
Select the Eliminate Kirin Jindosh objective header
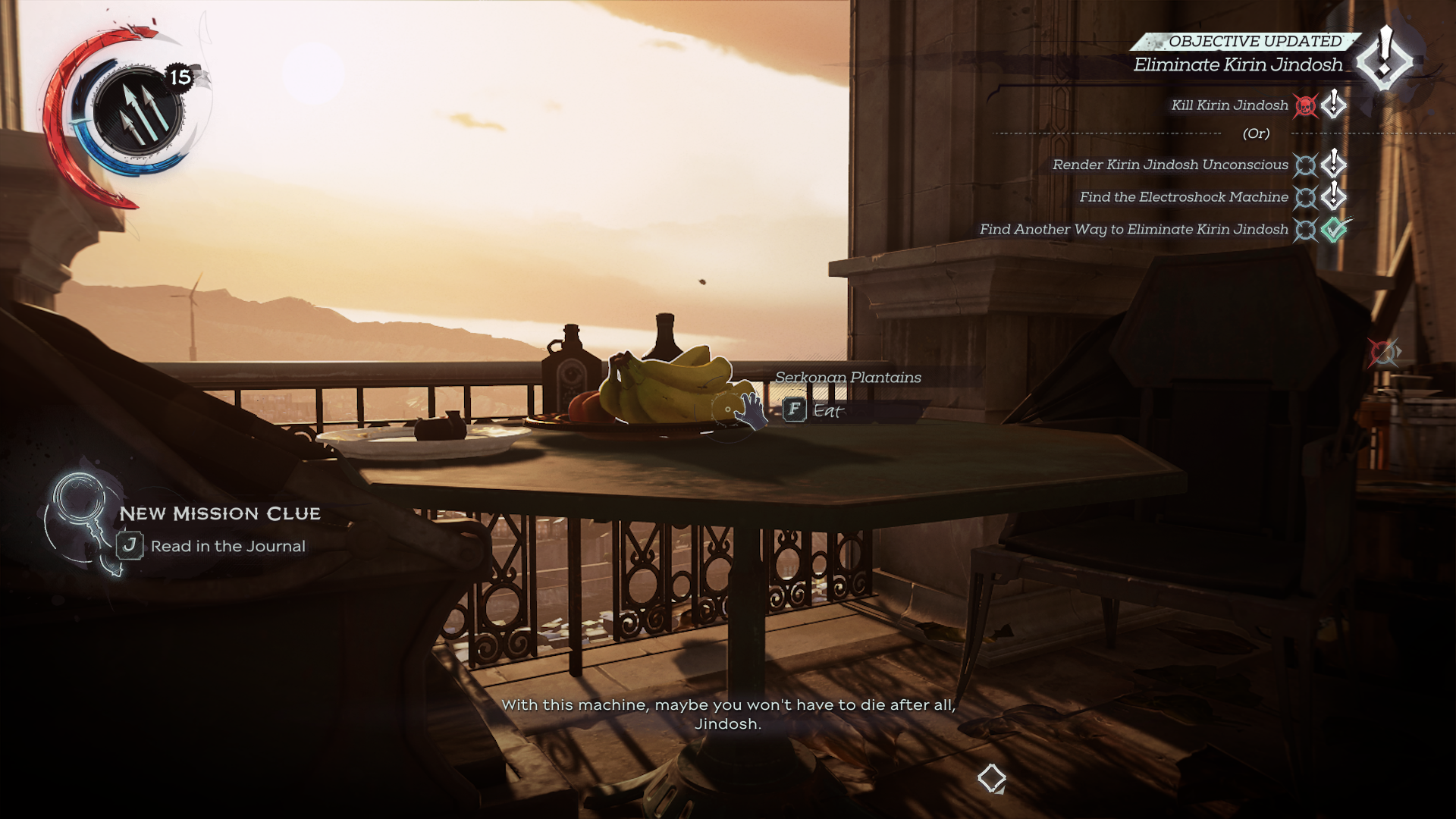click(1238, 65)
